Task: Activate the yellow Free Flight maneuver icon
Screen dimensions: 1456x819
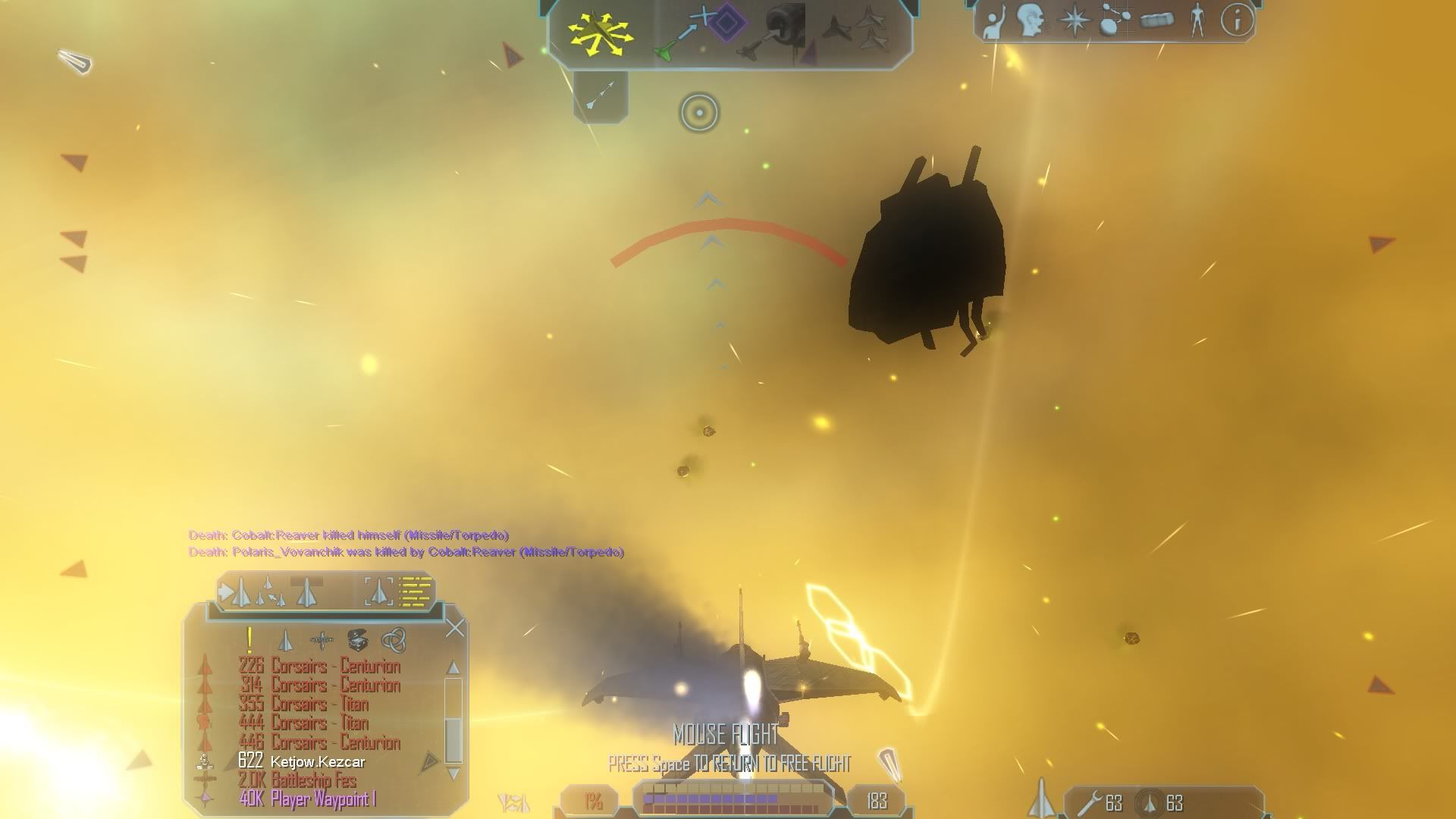Action: tap(600, 34)
